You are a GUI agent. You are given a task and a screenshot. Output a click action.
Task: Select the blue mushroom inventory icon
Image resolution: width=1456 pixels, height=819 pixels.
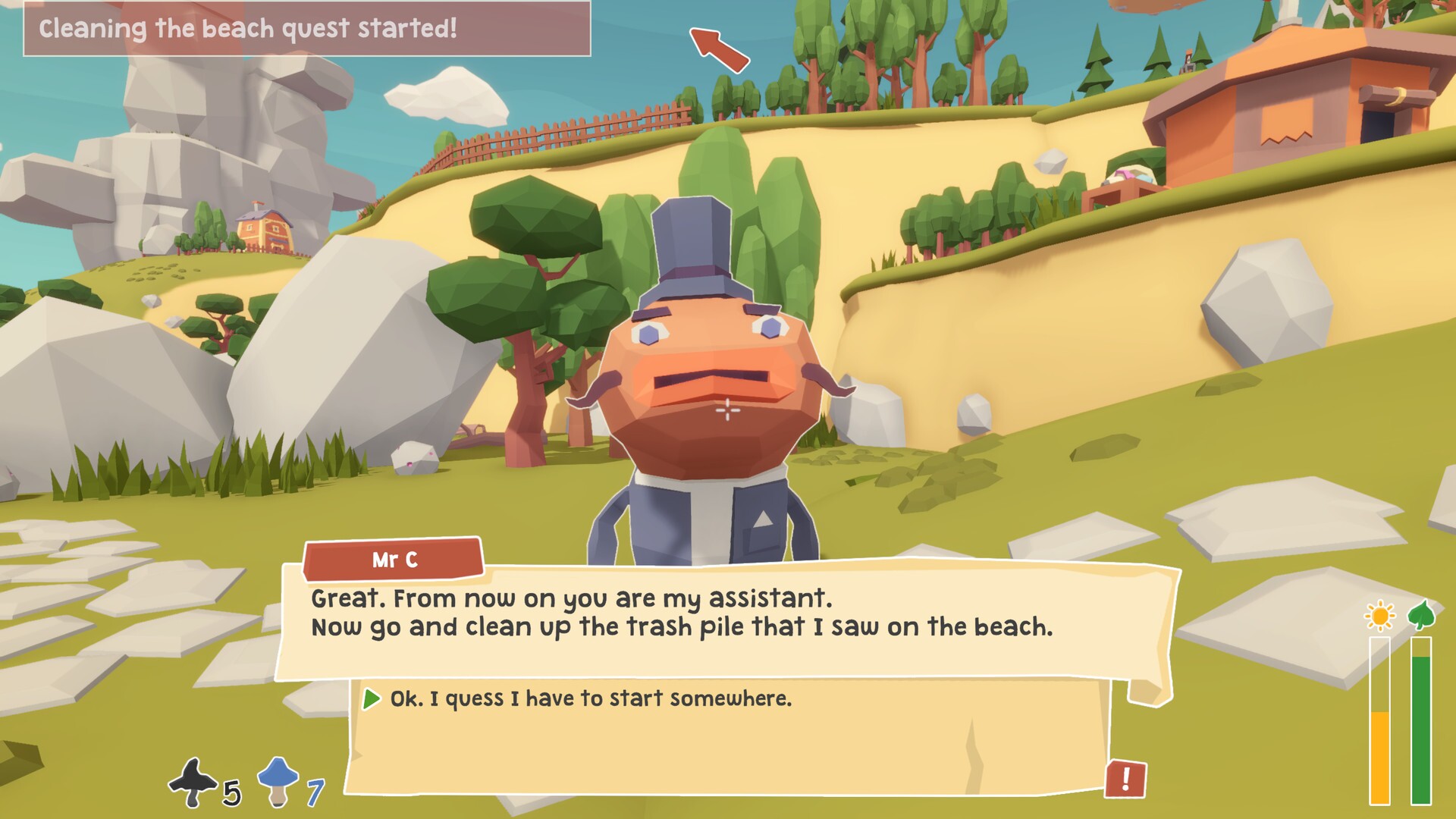(278, 781)
